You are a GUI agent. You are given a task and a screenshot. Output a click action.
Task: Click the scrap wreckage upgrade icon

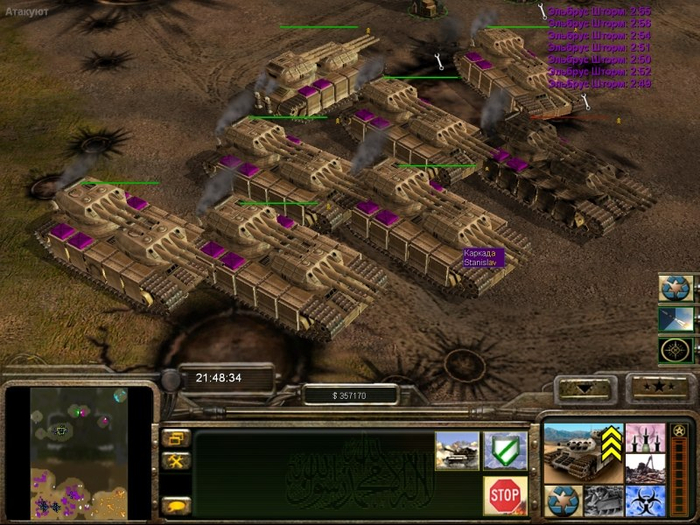pos(602,500)
